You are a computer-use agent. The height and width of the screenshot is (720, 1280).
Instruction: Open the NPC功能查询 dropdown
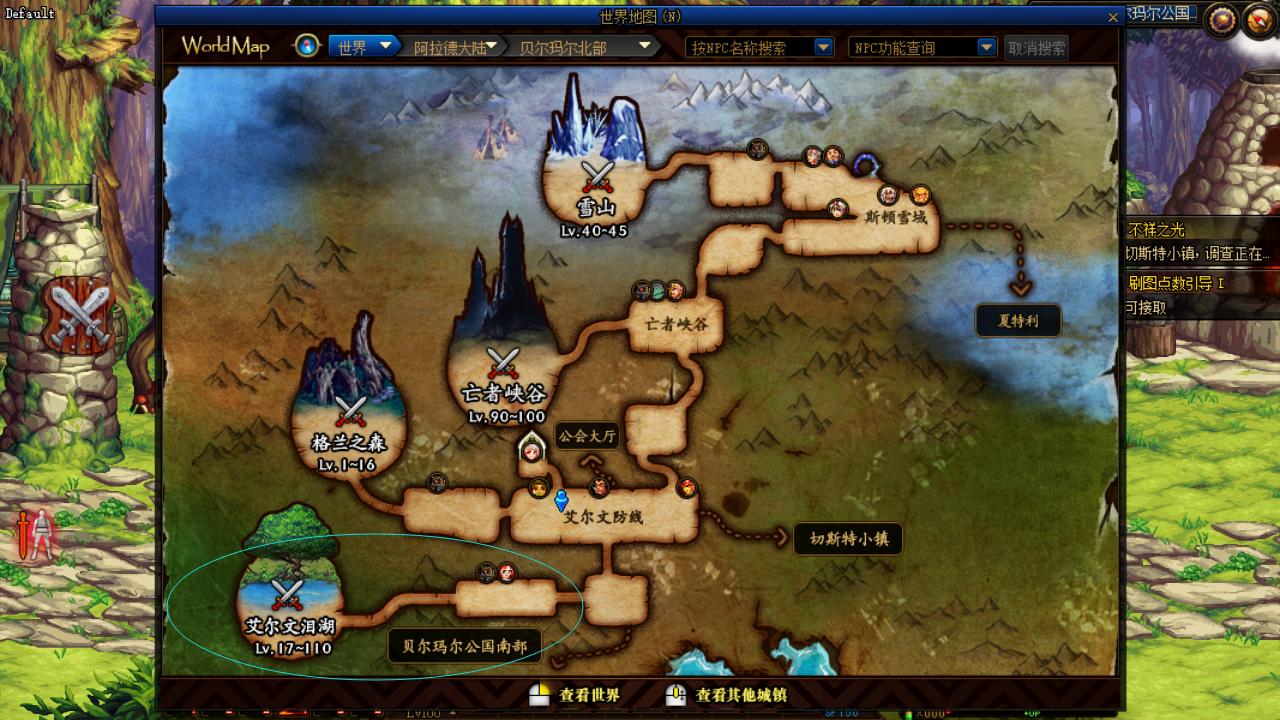coord(986,47)
